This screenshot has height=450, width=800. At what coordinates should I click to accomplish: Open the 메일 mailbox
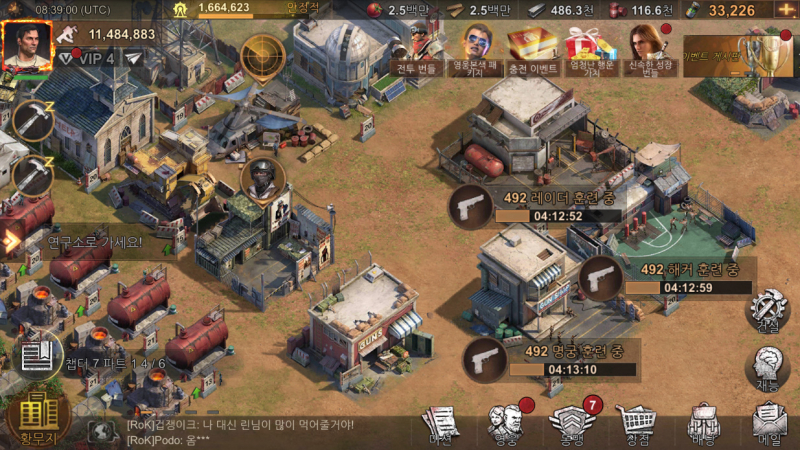(768, 424)
